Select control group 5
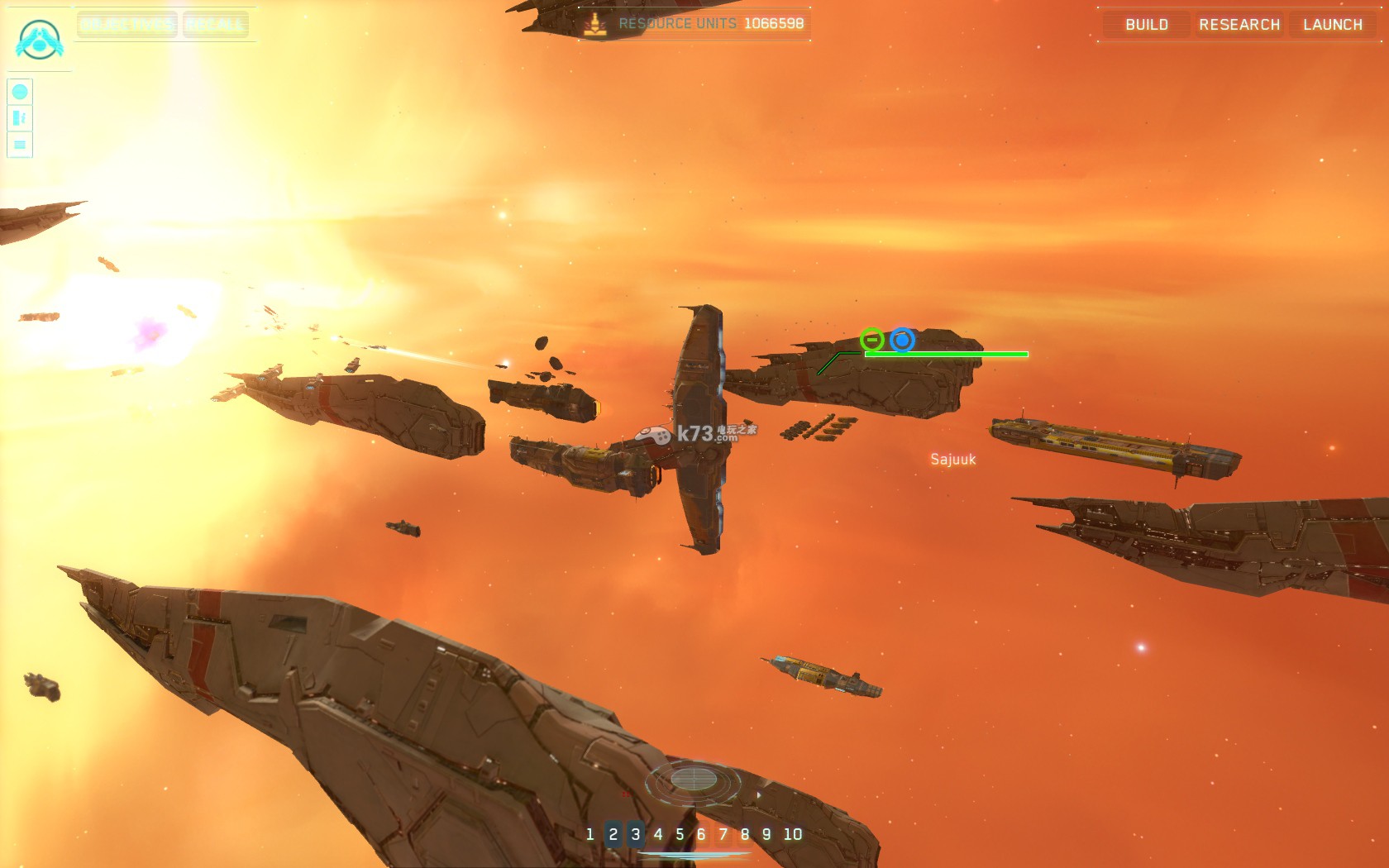1389x868 pixels. [x=680, y=834]
